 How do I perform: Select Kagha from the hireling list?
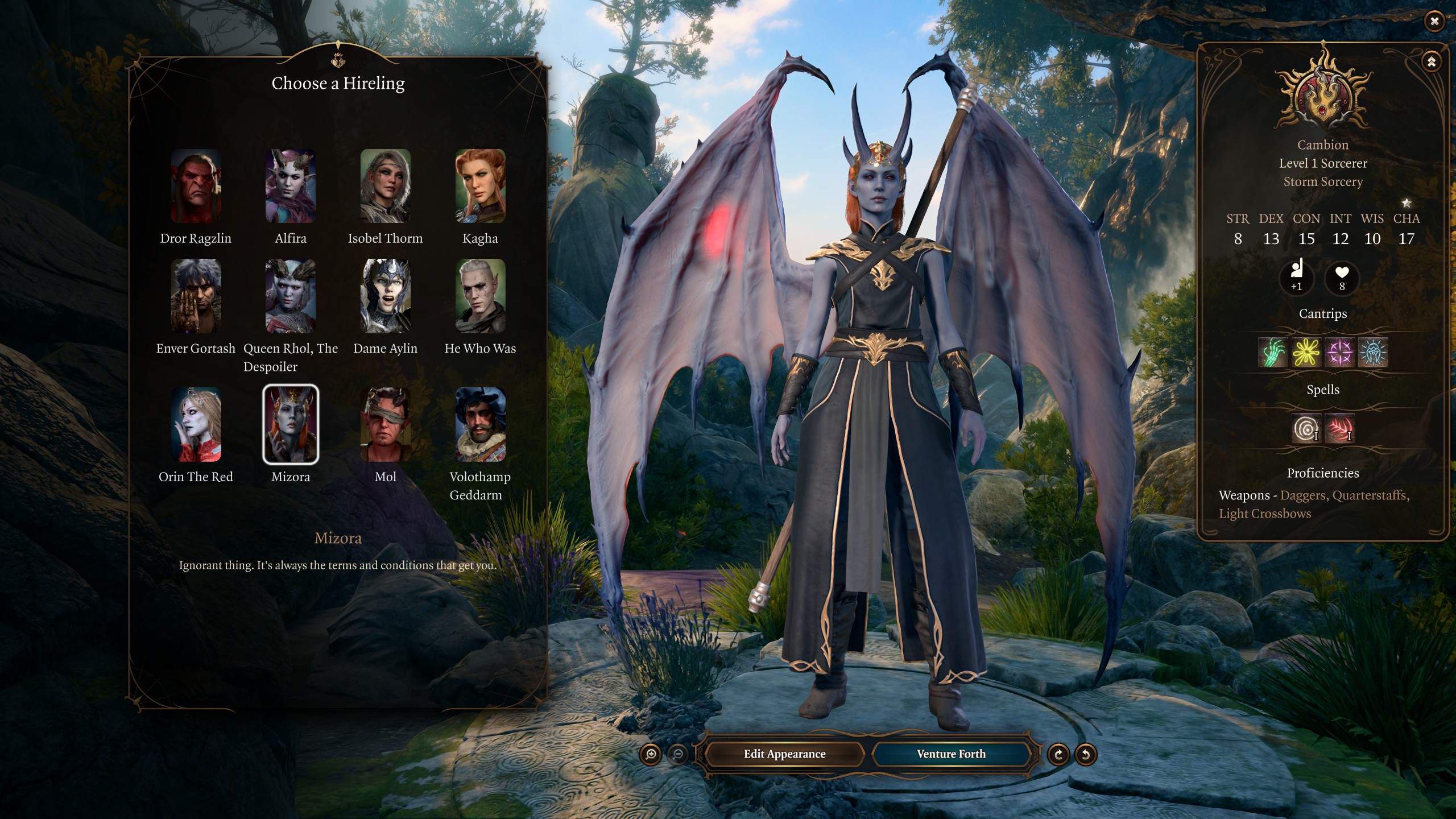click(480, 186)
